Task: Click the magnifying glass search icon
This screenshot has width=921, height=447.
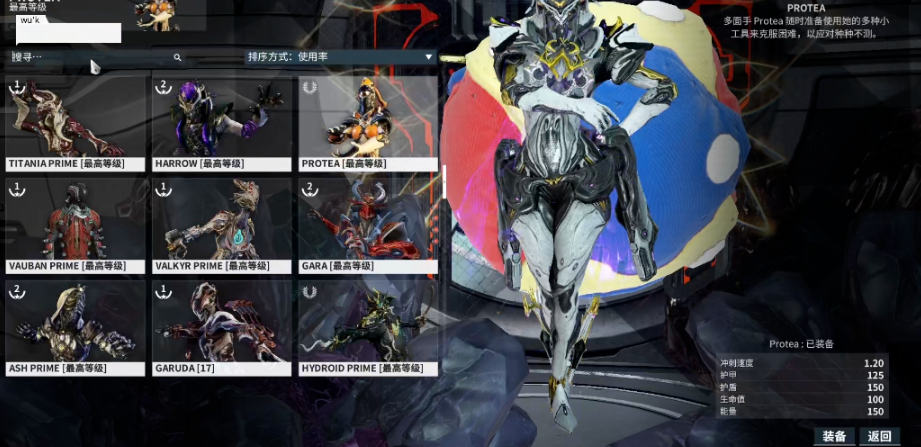Action: point(178,58)
